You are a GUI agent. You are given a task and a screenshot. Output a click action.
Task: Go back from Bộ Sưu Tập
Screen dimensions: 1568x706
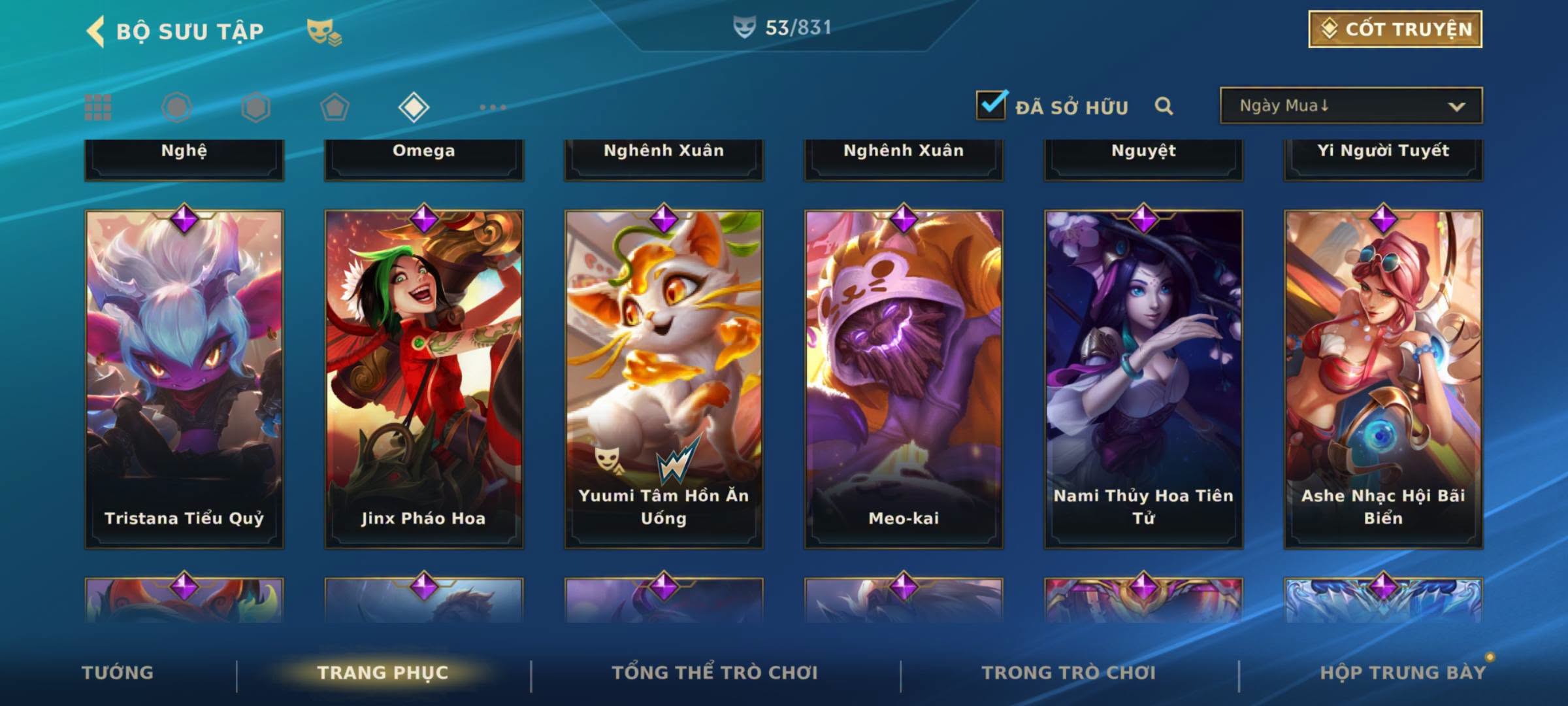(97, 31)
